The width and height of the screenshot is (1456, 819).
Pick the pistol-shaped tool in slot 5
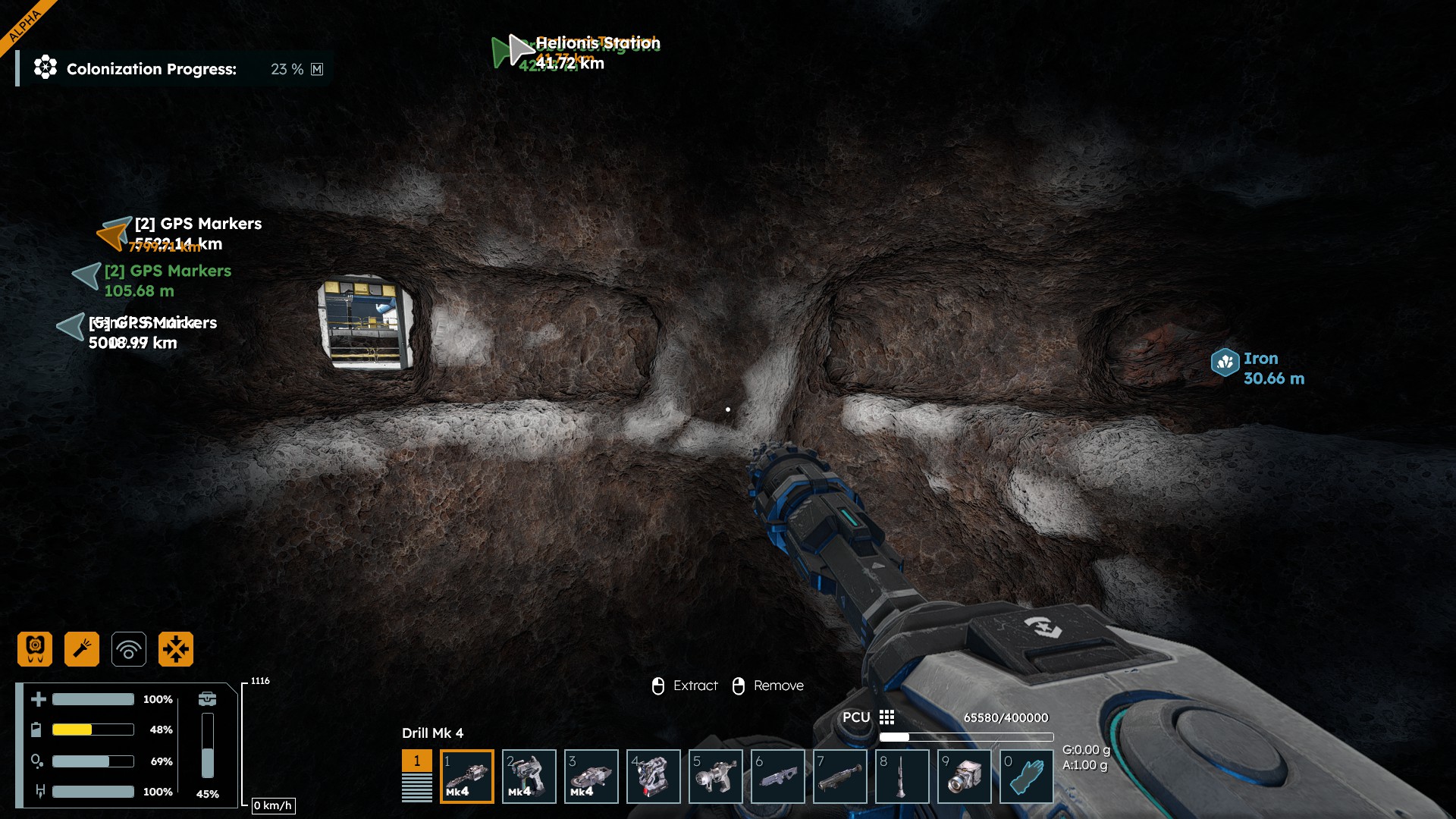pos(716,776)
